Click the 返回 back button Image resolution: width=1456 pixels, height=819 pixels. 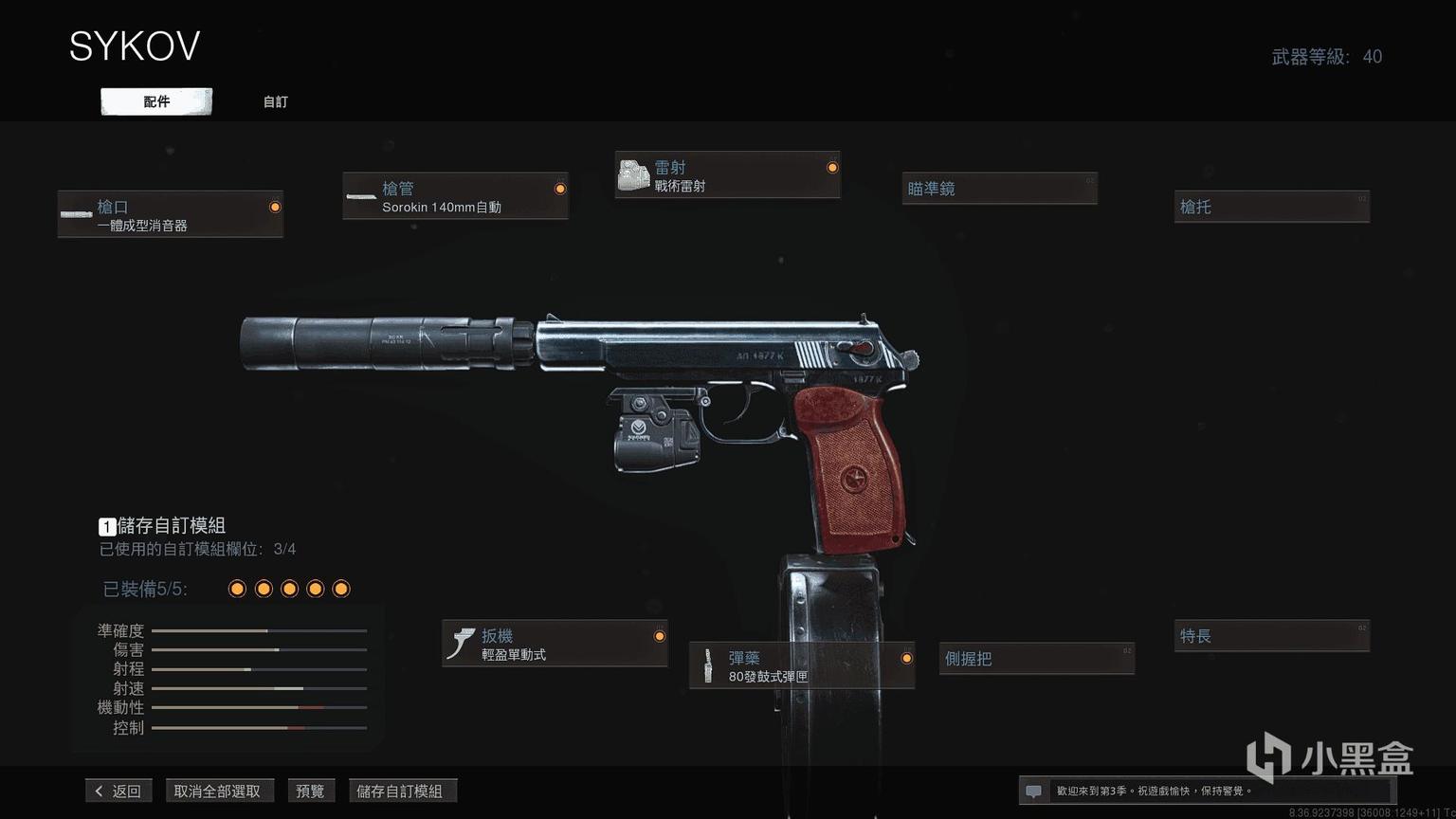tap(118, 791)
